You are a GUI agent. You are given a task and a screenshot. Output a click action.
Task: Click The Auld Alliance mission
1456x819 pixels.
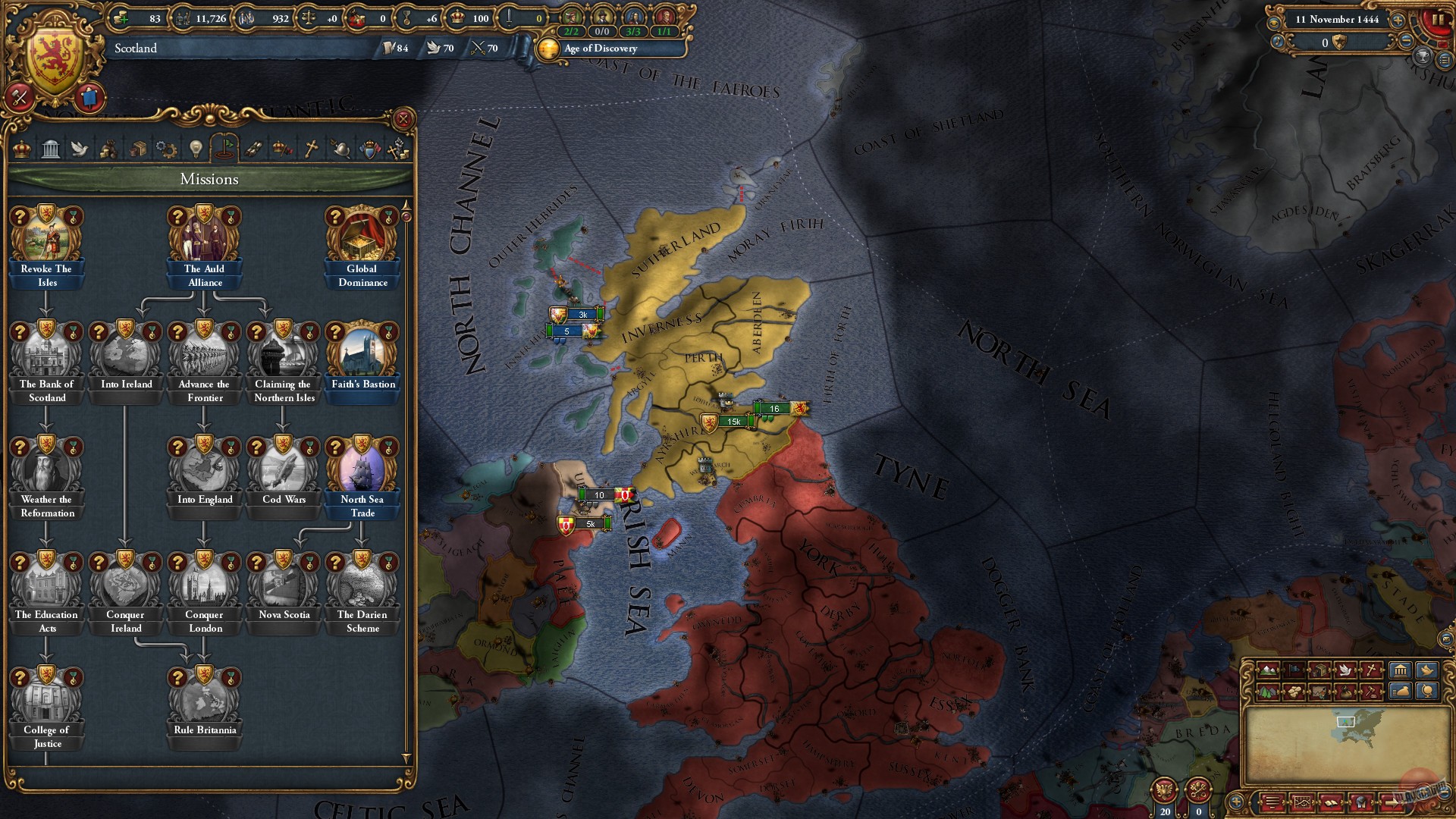coord(203,237)
